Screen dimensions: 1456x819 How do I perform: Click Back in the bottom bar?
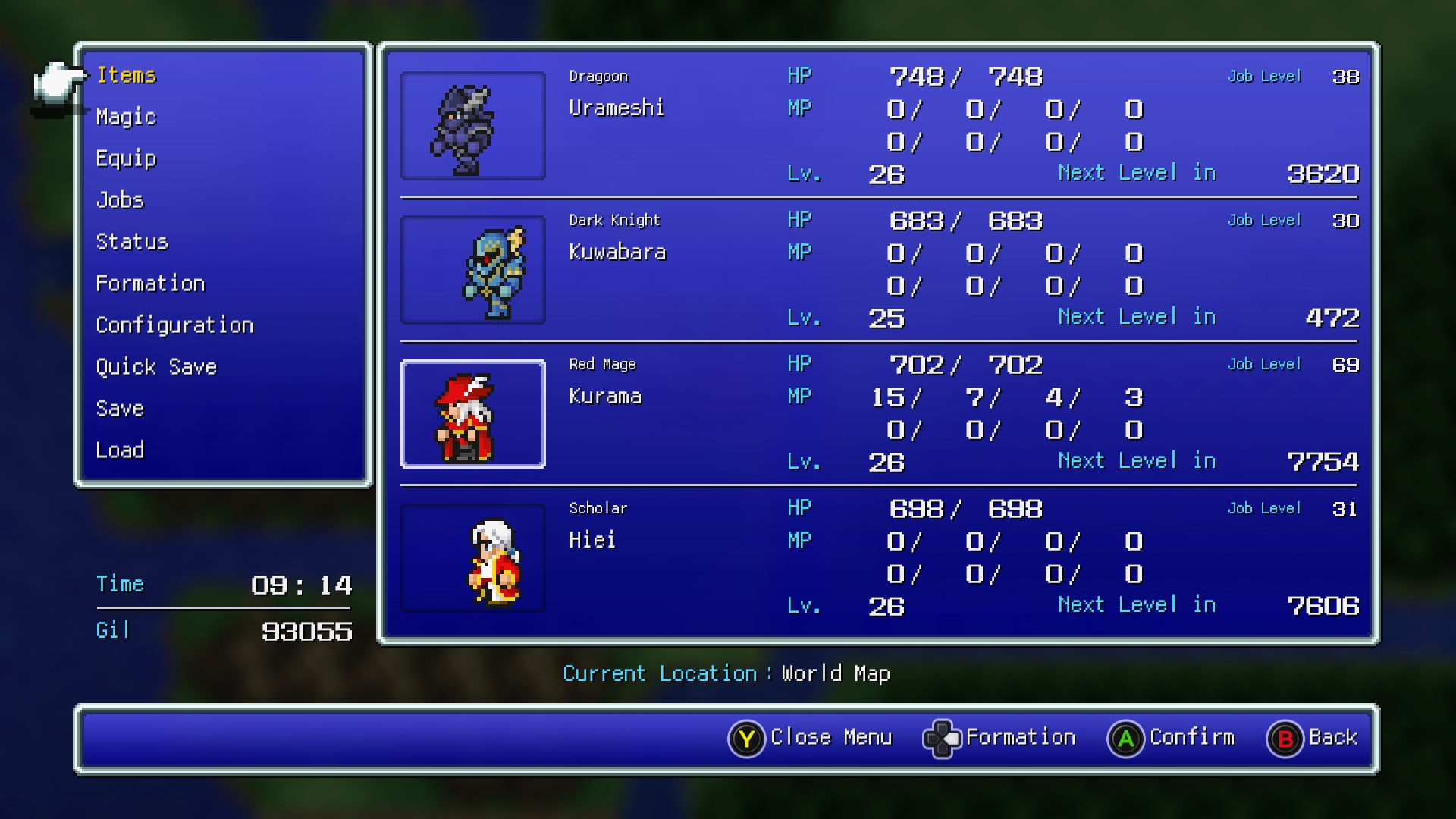click(1313, 738)
